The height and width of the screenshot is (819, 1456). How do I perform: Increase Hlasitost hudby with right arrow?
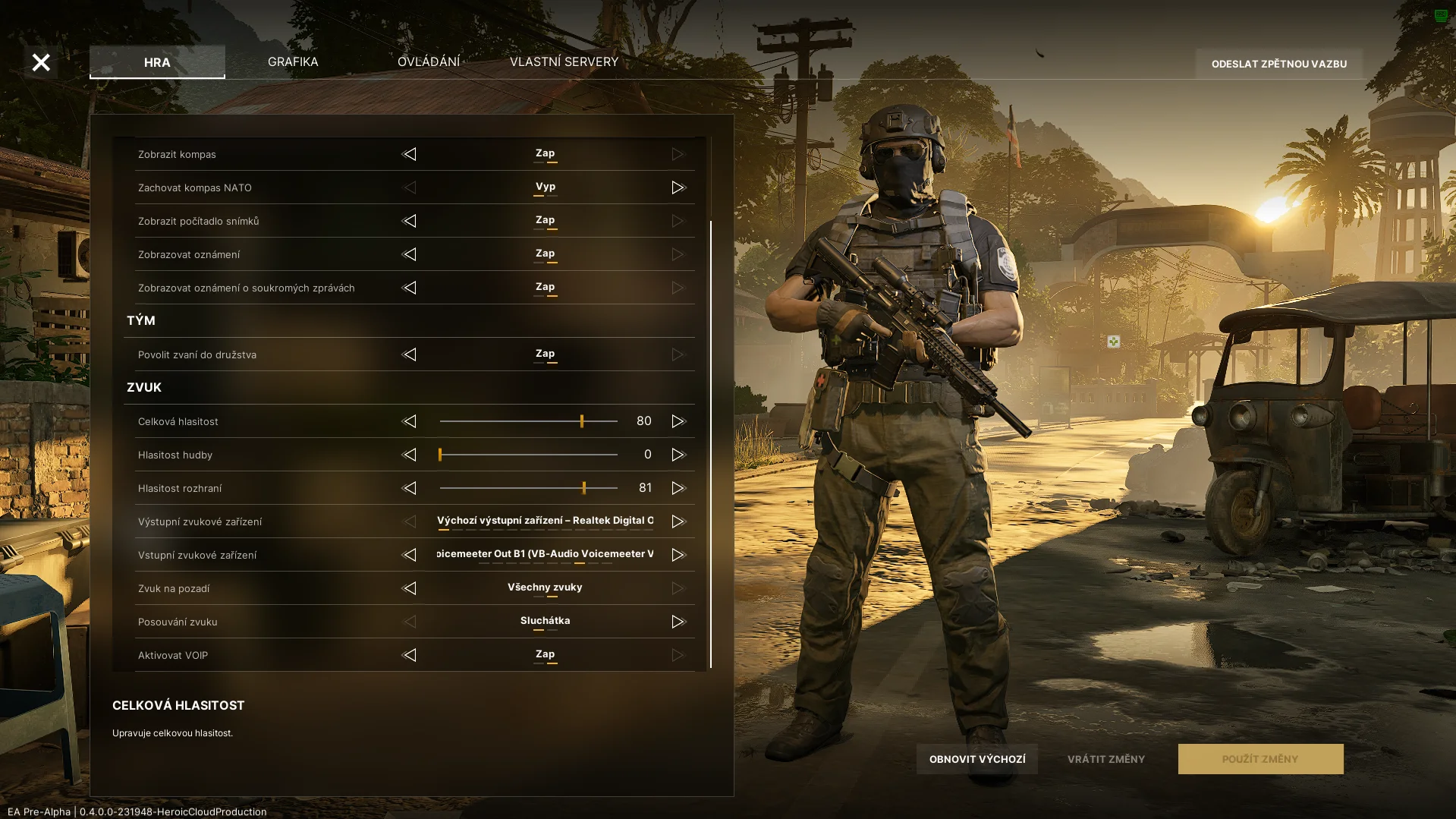(x=678, y=455)
